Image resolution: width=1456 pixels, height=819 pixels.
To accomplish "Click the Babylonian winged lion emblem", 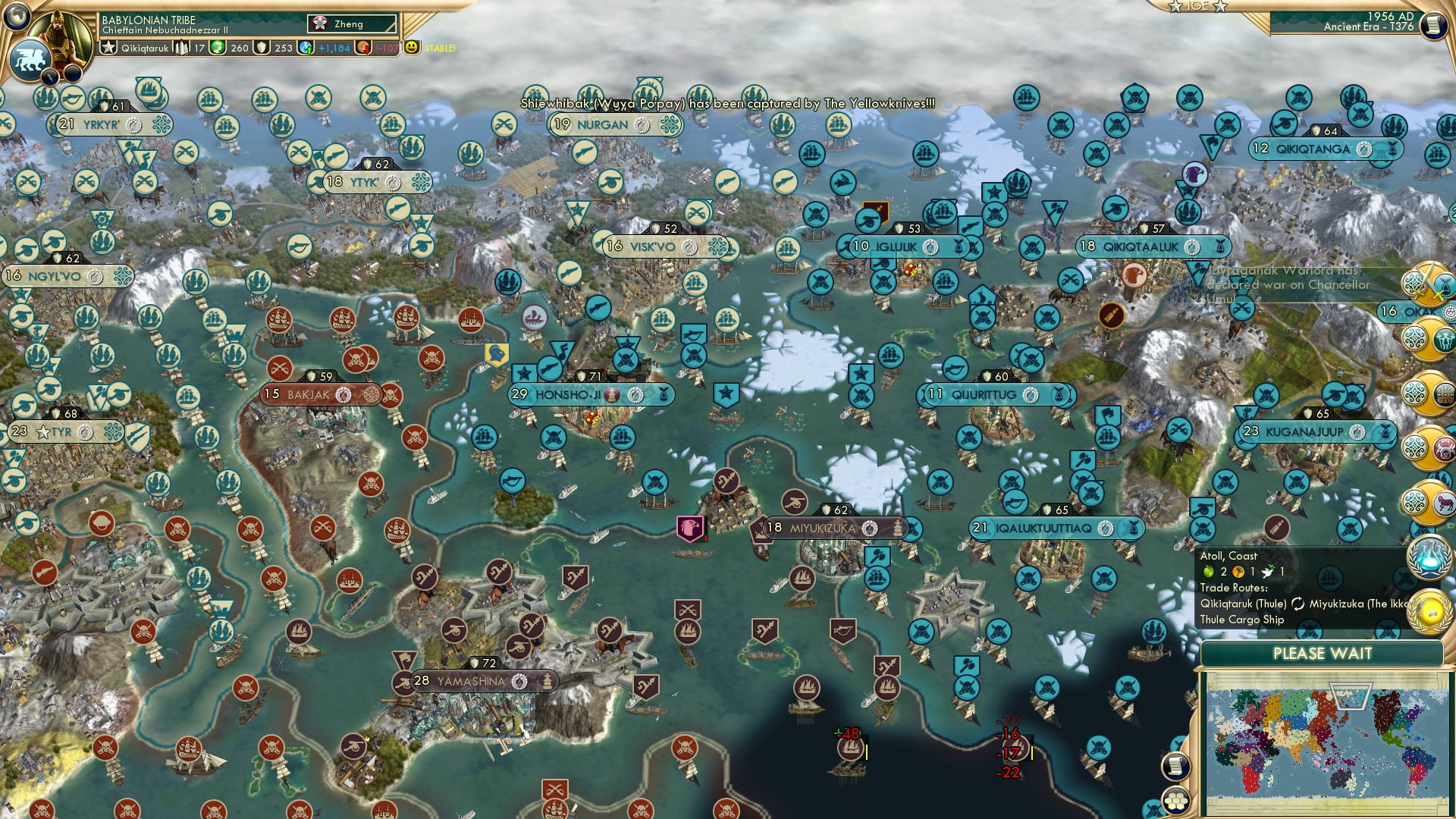I will [x=29, y=59].
